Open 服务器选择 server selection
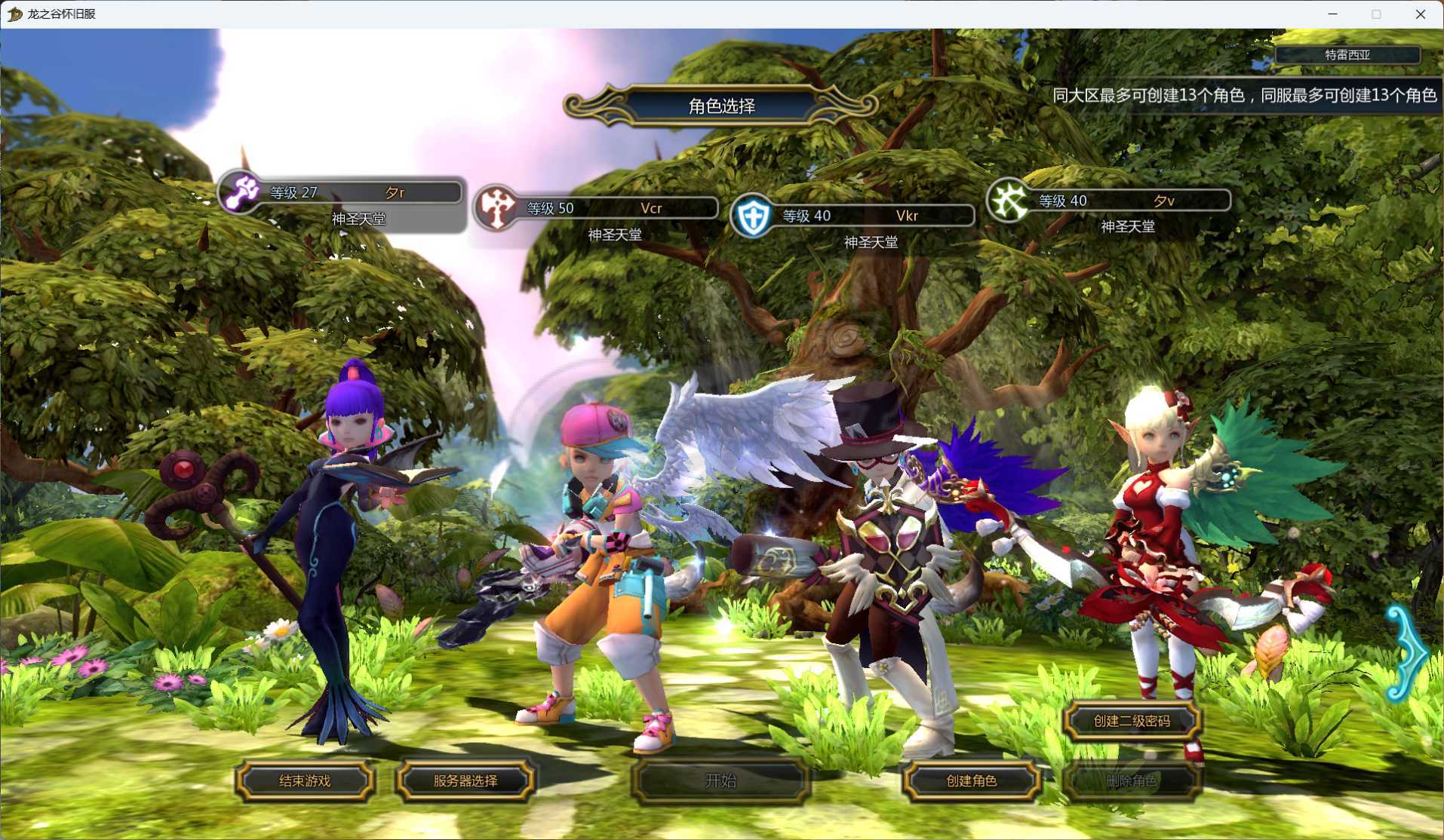 pos(465,780)
